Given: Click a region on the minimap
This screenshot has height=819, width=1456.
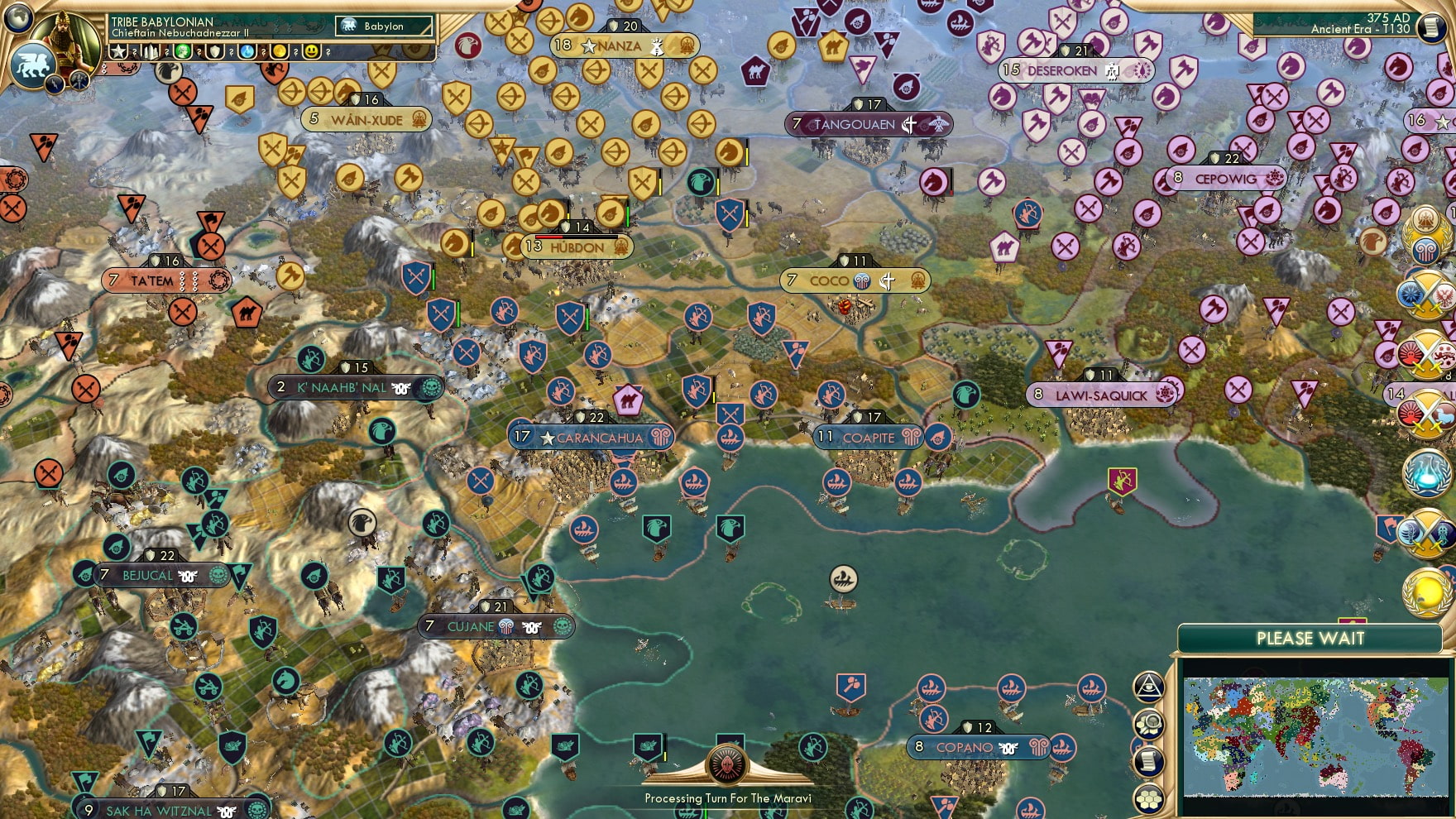Looking at the screenshot, I should [x=1315, y=736].
